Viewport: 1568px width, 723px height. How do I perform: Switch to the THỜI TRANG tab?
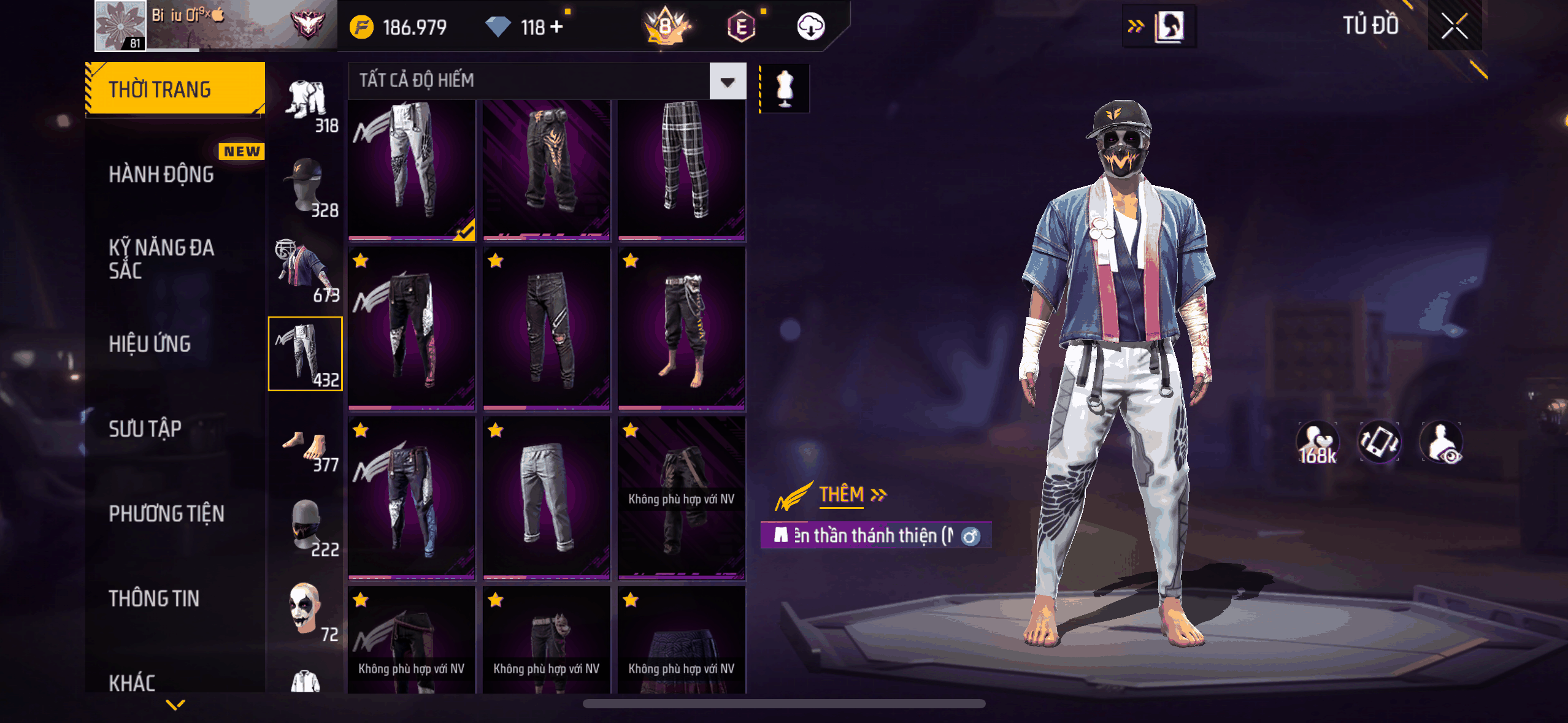175,89
